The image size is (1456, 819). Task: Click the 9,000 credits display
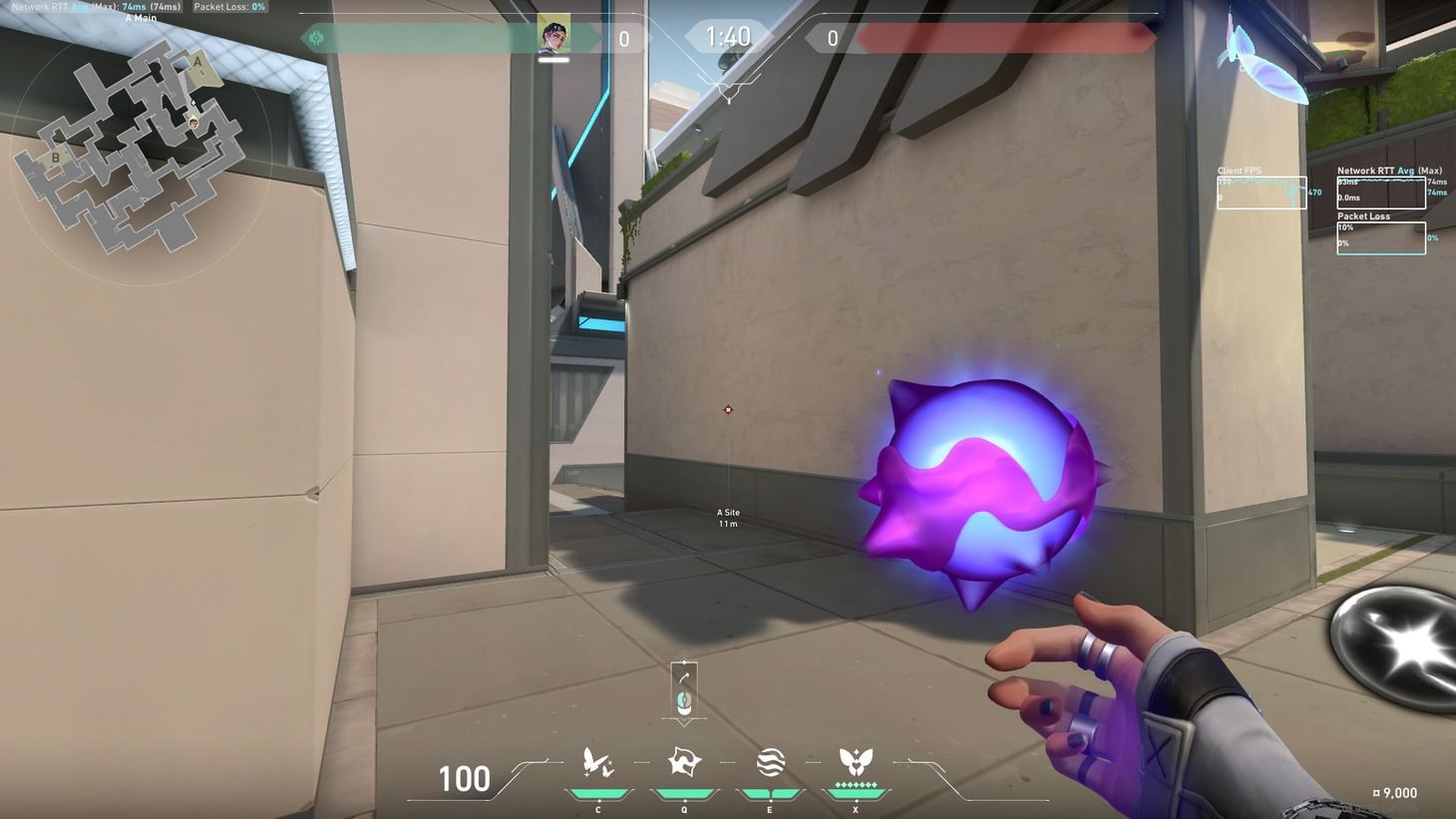point(1396,792)
